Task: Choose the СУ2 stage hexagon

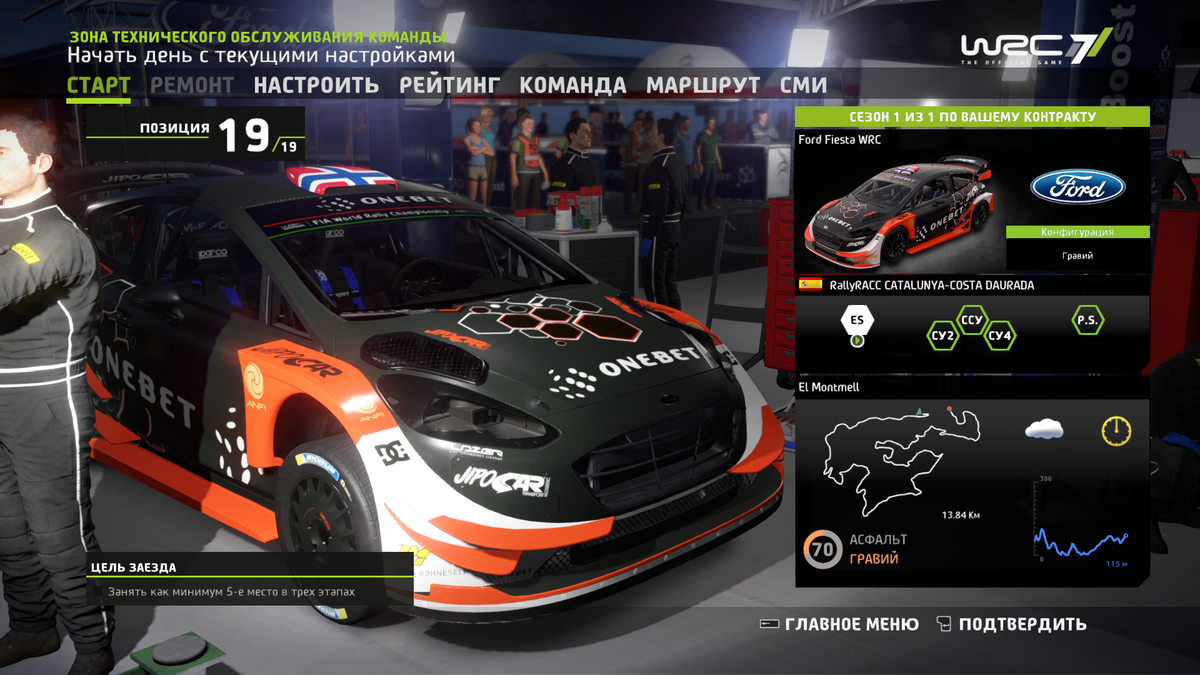Action: point(942,336)
